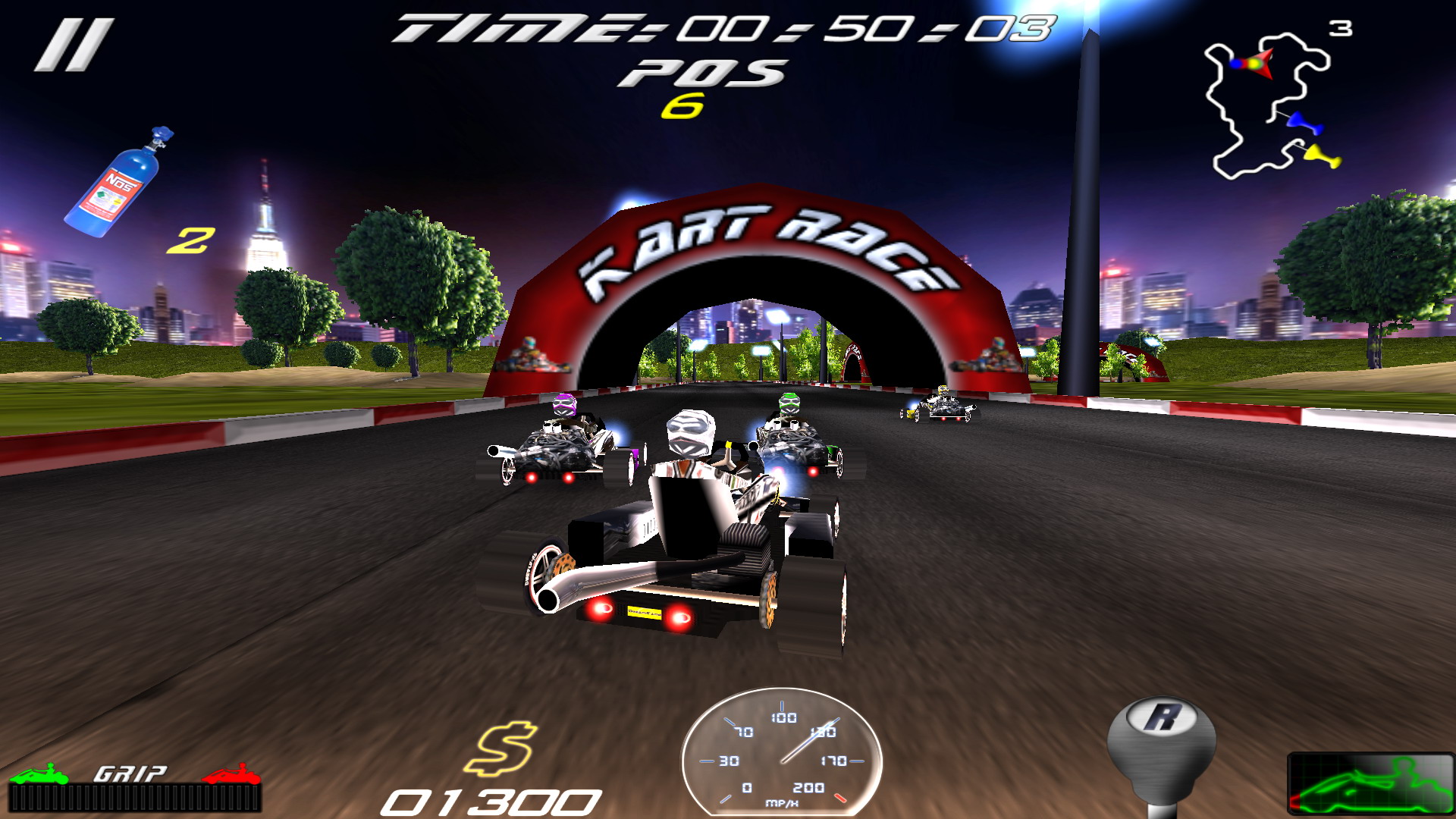Tap the green kart camera view icon
1456x819 pixels.
[1370, 784]
